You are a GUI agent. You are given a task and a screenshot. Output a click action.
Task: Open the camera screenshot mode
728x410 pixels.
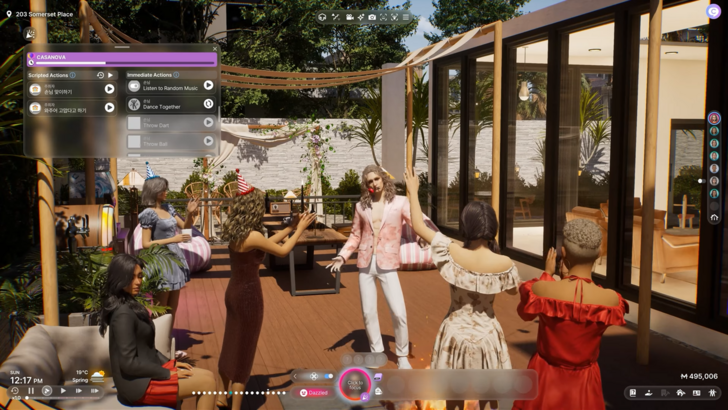[372, 17]
